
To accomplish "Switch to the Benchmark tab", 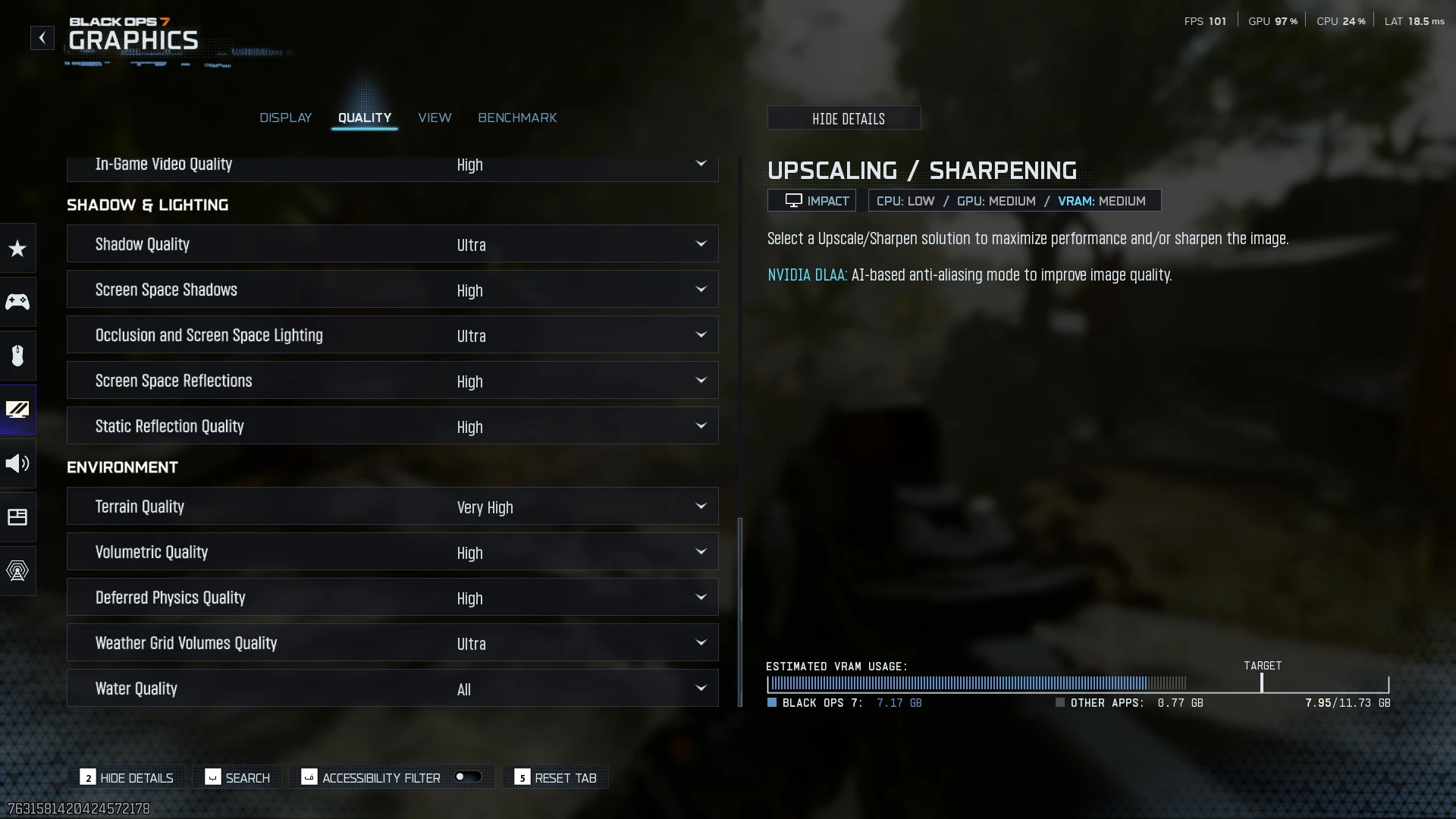I will tap(517, 118).
